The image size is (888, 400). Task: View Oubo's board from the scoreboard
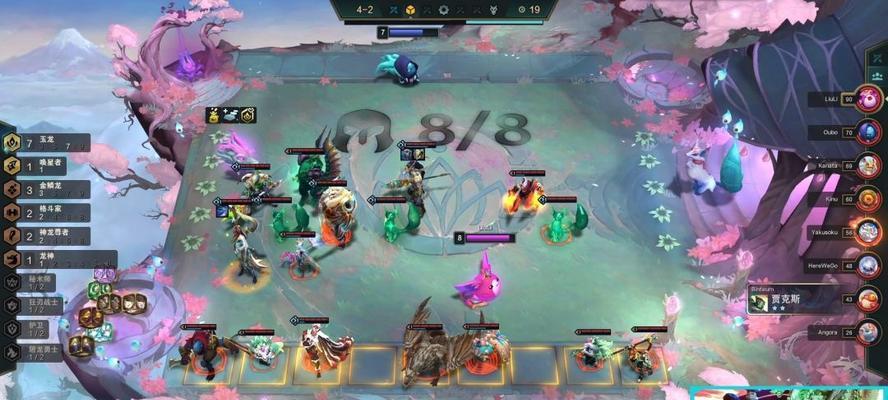click(869, 132)
